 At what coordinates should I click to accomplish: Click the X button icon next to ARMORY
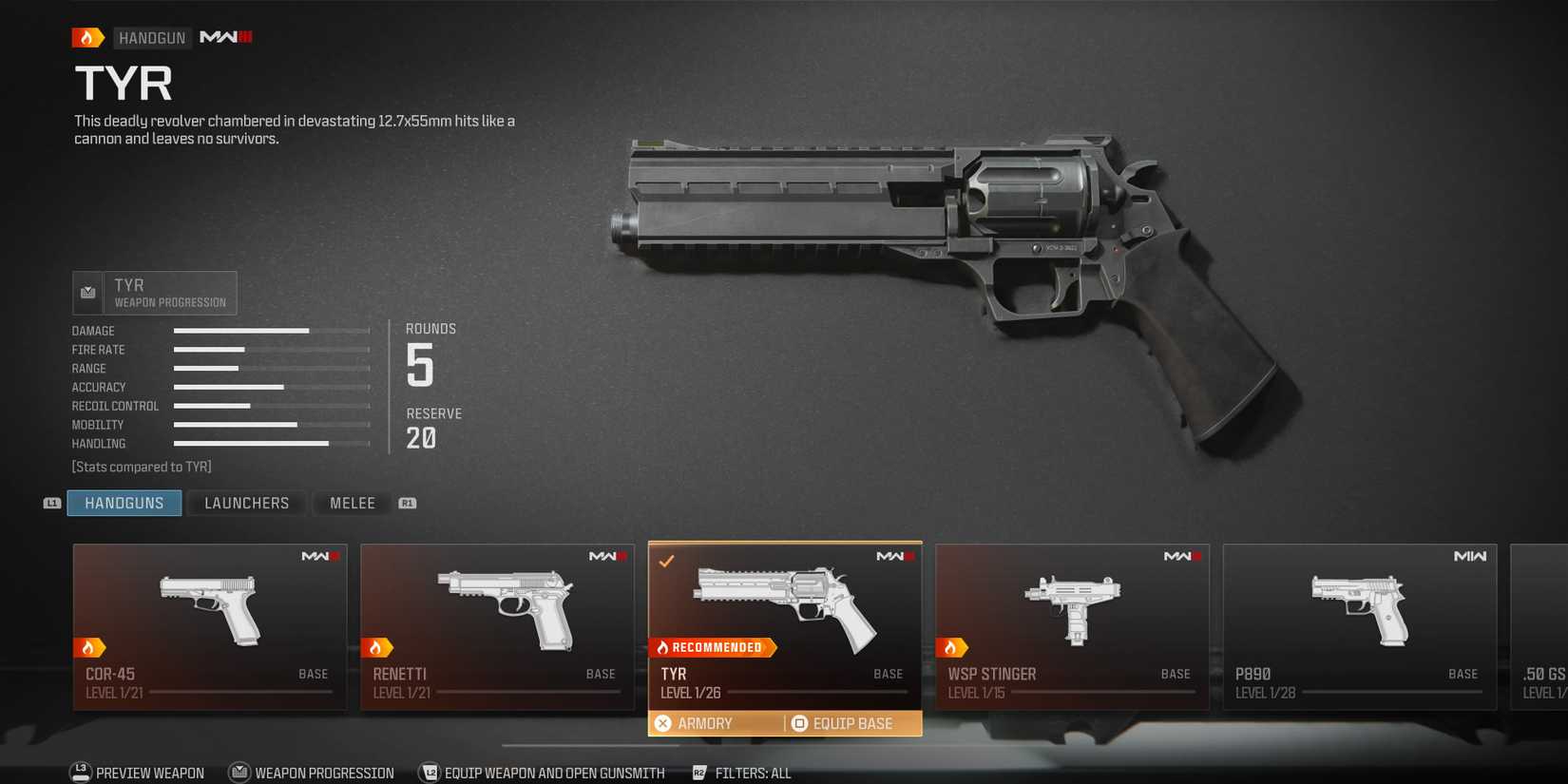(663, 723)
